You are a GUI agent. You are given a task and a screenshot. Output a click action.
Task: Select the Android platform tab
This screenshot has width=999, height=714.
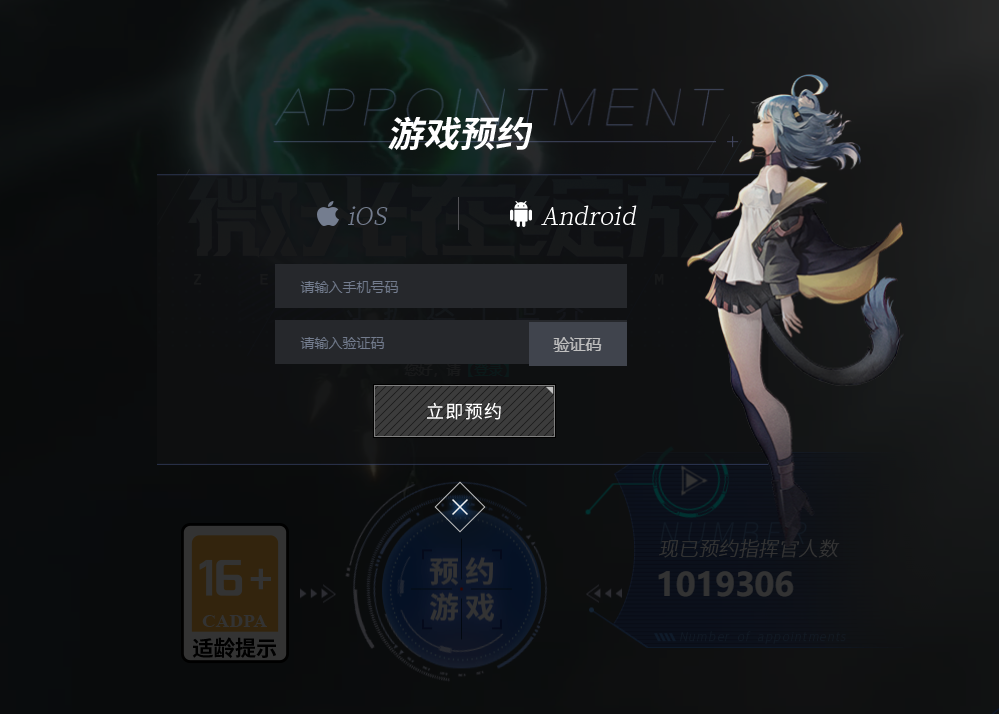(x=573, y=215)
